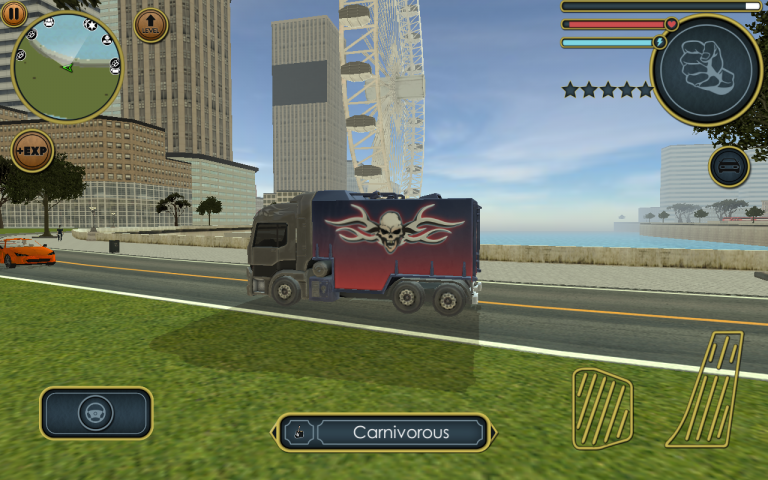Step on the gas pedal
This screenshot has height=480, width=768.
[706, 389]
